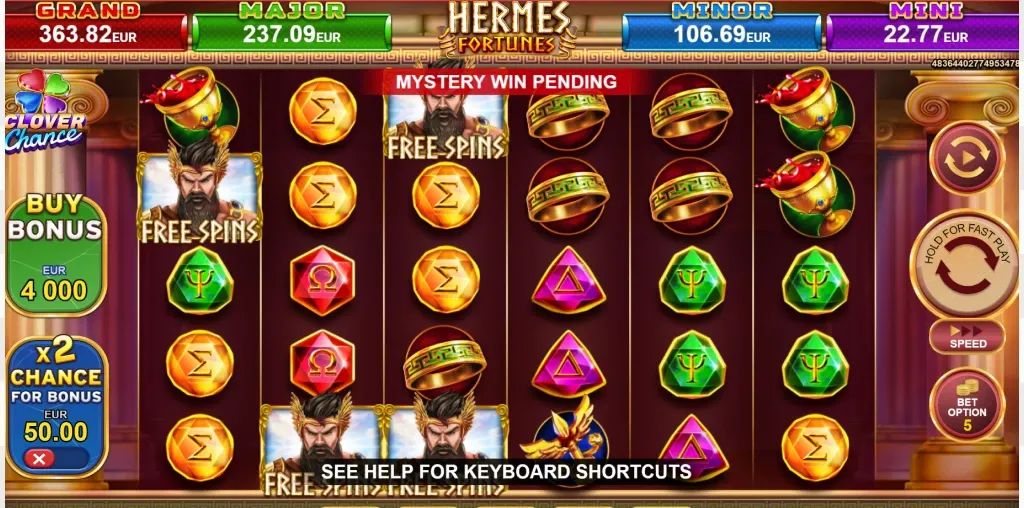Open the Bet Option selector
The image size is (1024, 508).
[x=966, y=405]
